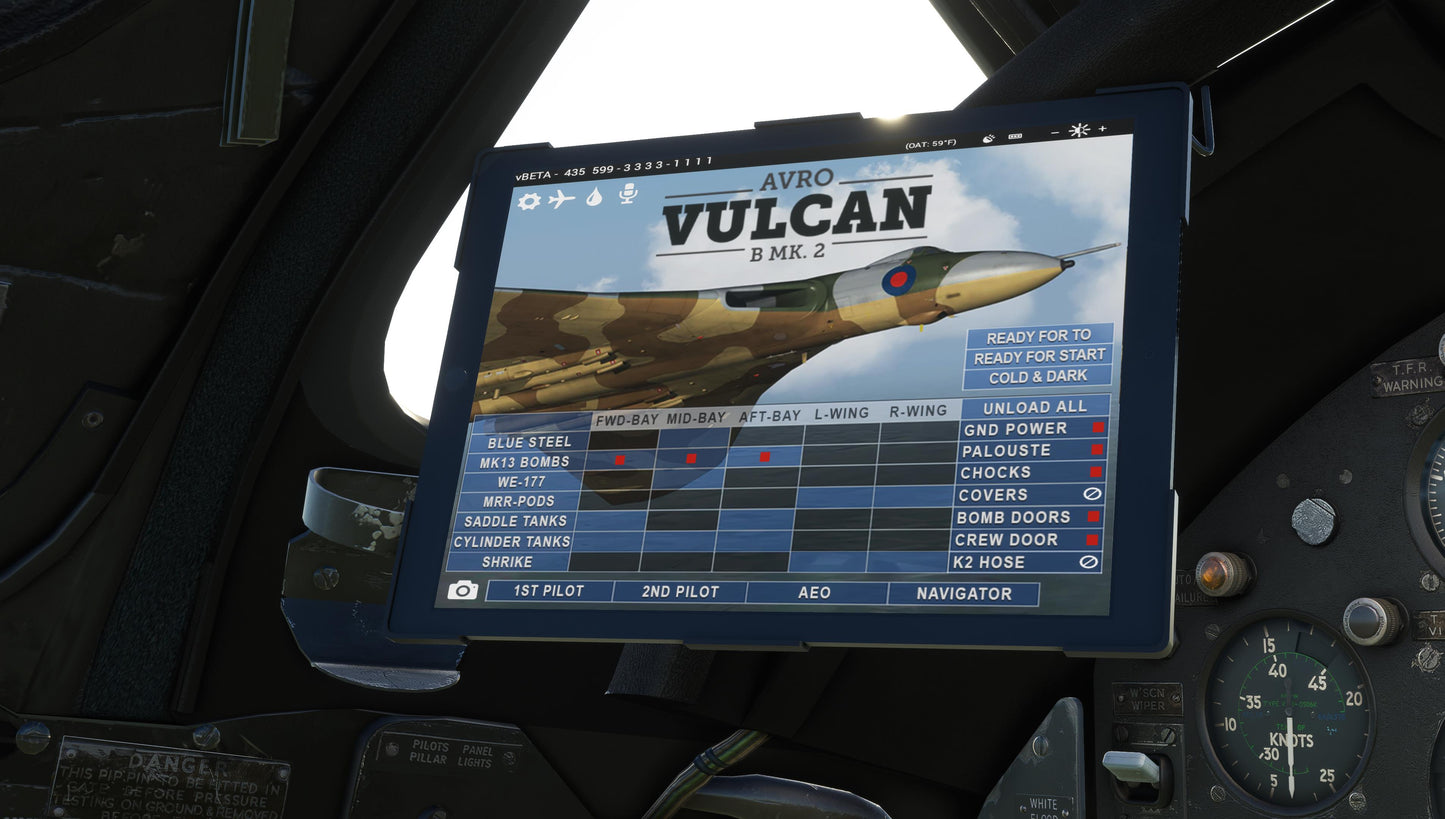
Task: Apply the Ready for Start state
Action: tap(1039, 356)
